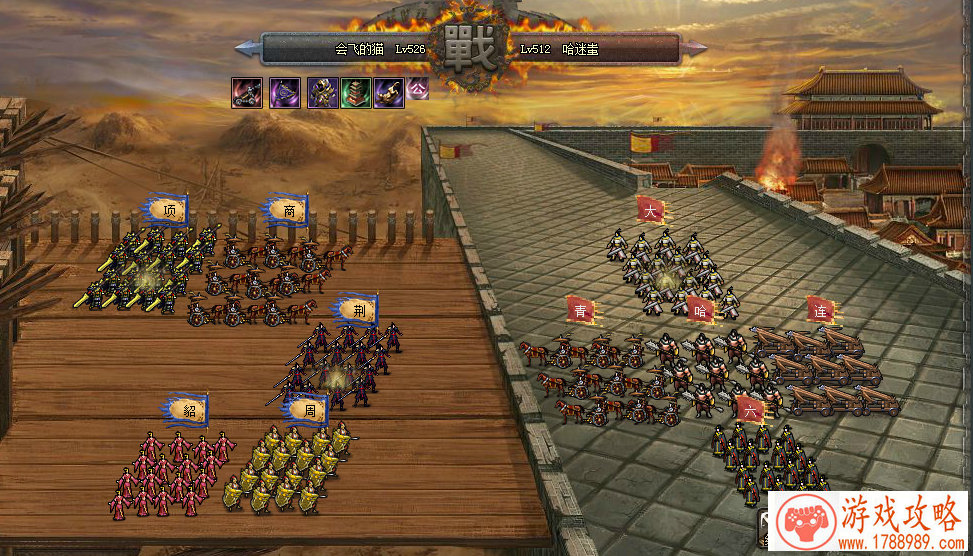Choose the green pagoda tower skill
Screen dimensions: 973x556
(355, 93)
